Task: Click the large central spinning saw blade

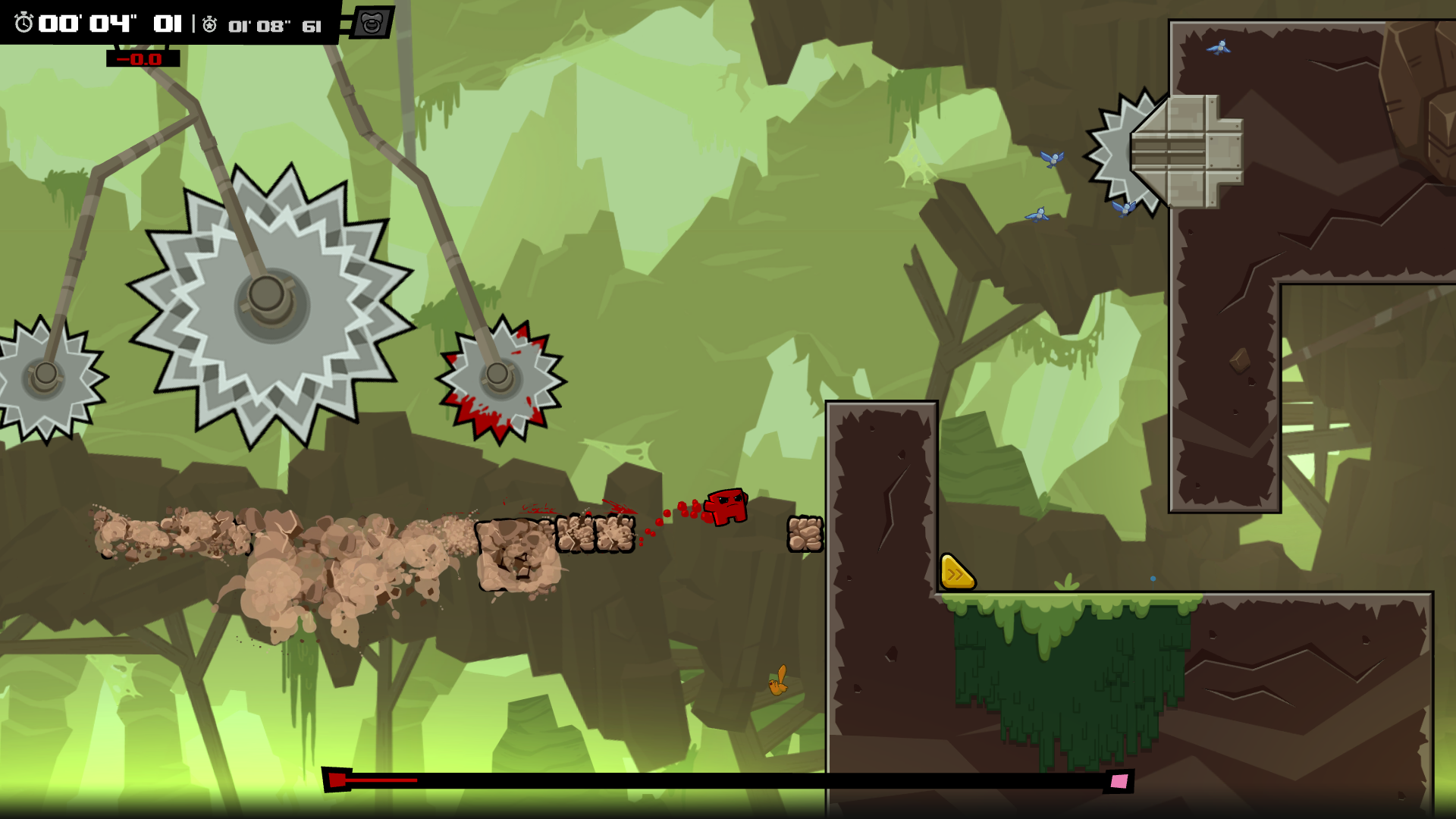Action: [x=266, y=300]
